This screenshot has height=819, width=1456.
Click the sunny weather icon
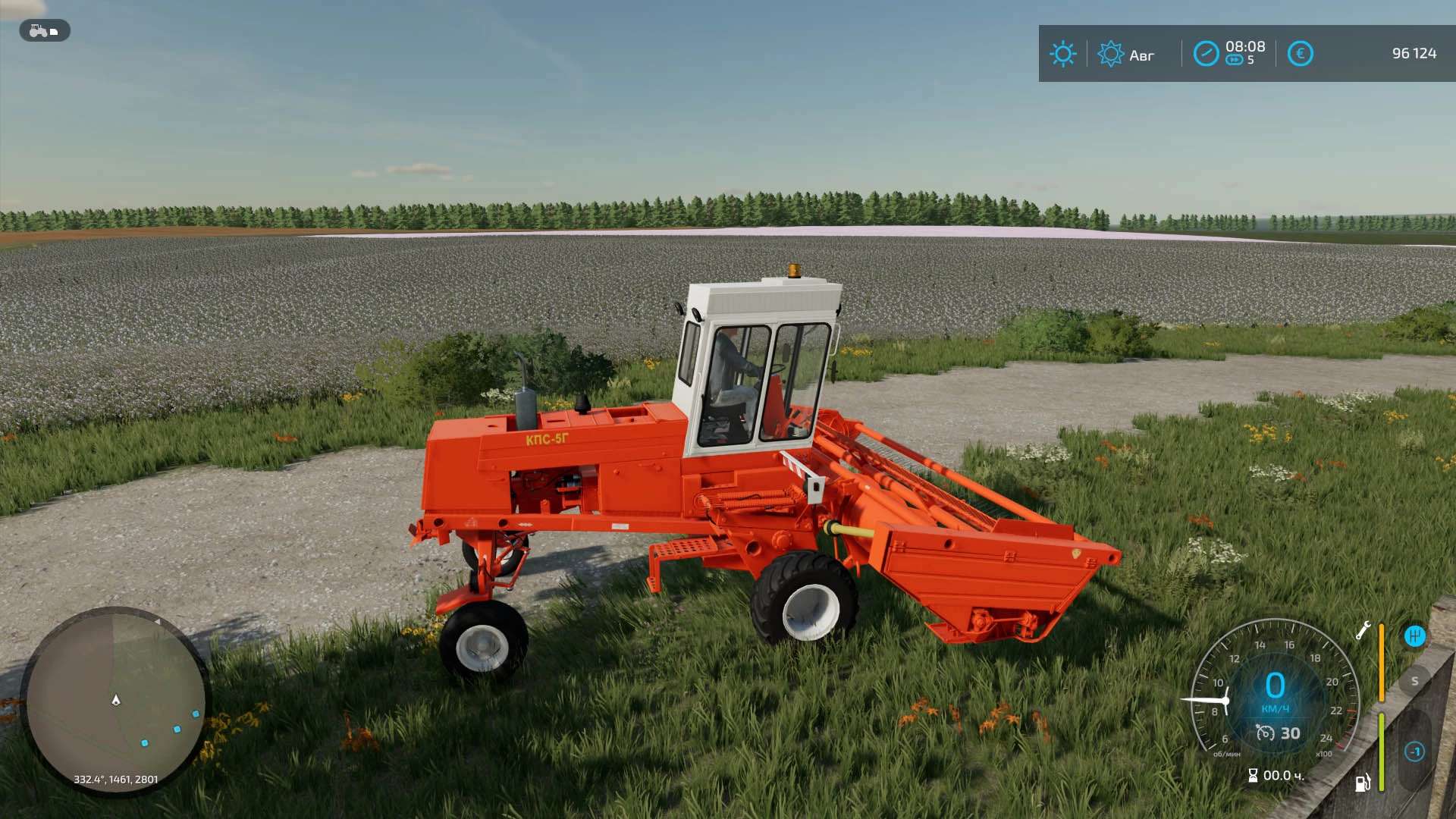point(1062,54)
